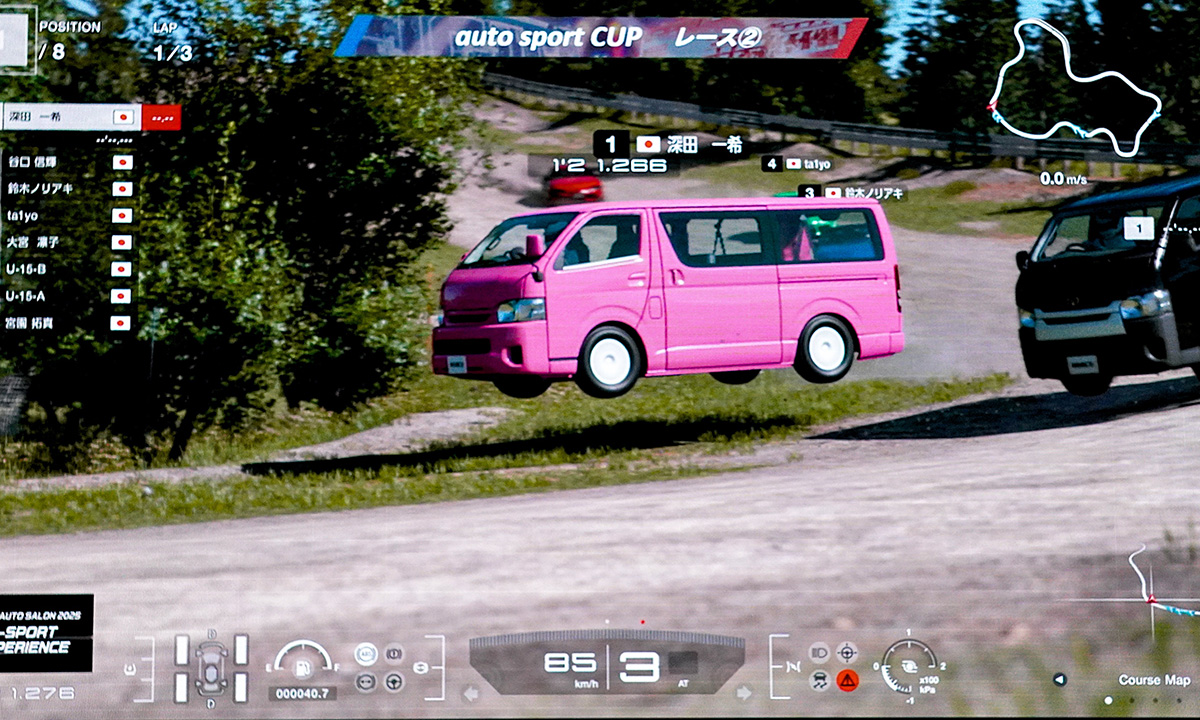Toggle the headlight icon
Image resolution: width=1200 pixels, height=720 pixels.
(818, 653)
